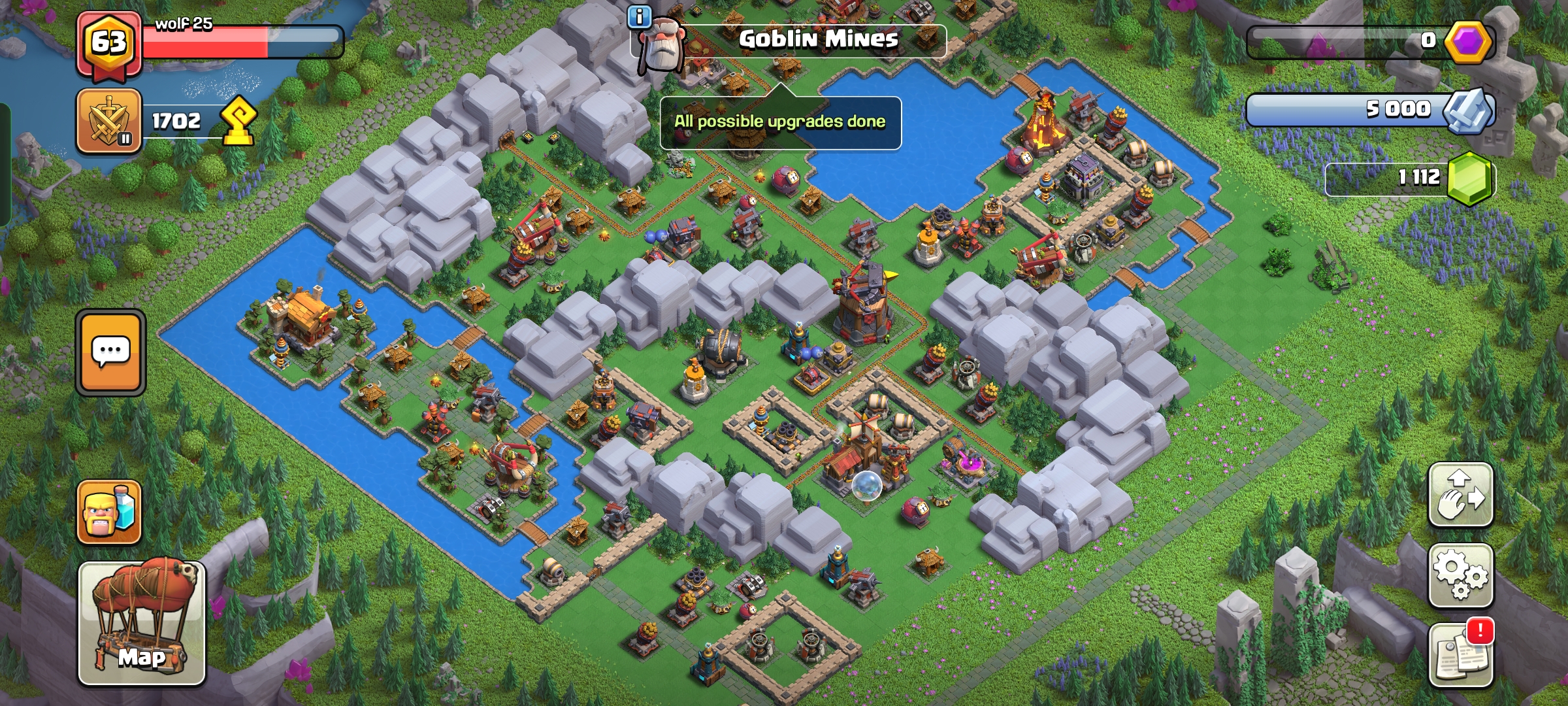Image resolution: width=1568 pixels, height=706 pixels.
Task: Open the gear settings menu
Action: pos(1460,575)
